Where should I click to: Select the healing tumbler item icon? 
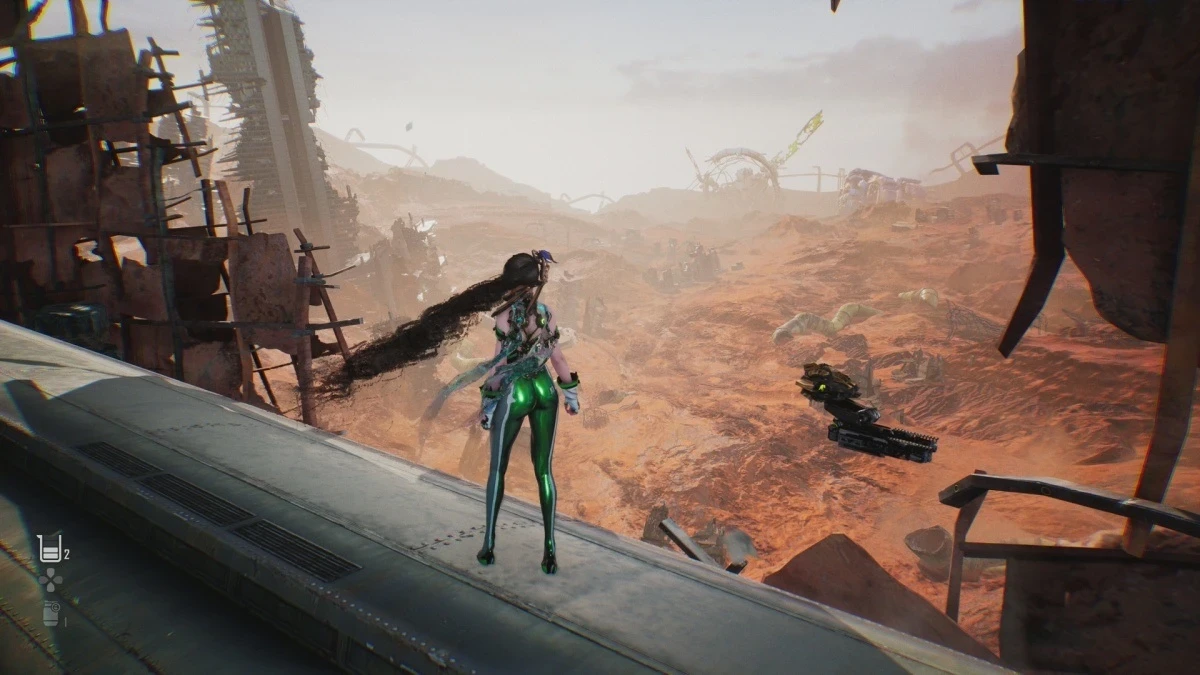click(x=46, y=548)
